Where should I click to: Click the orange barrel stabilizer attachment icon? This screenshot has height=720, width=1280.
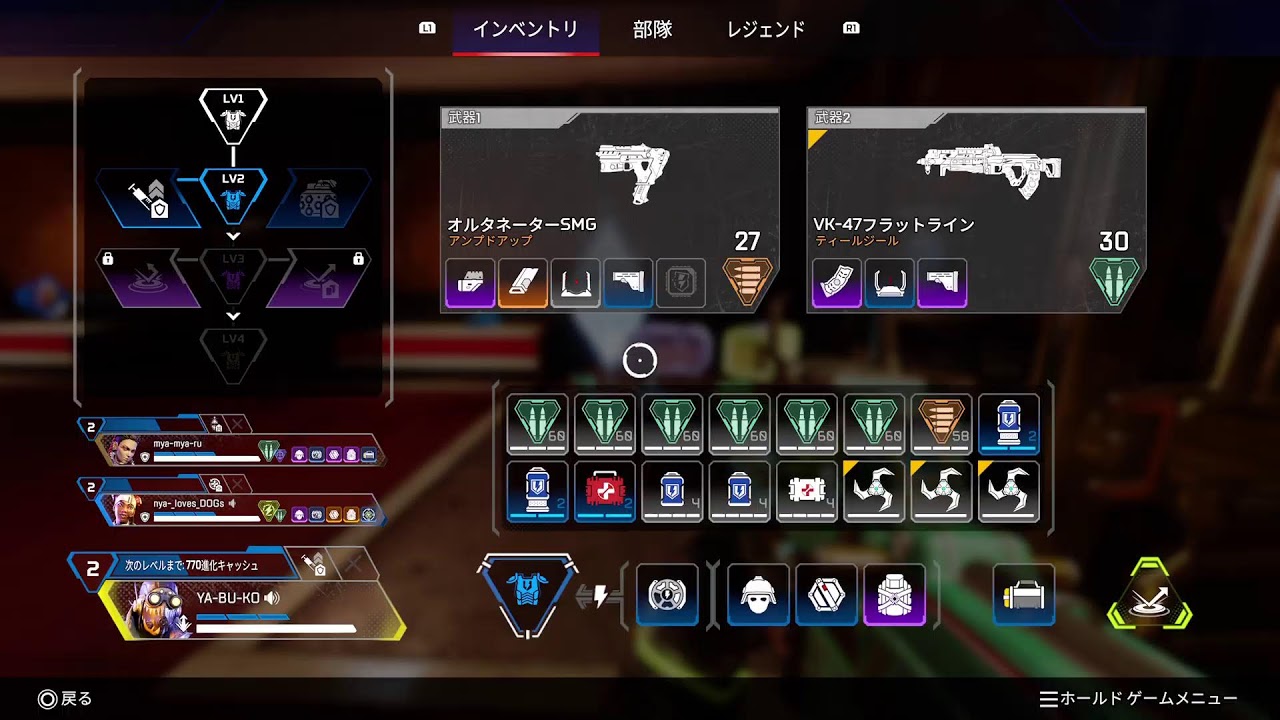pyautogui.click(x=522, y=283)
